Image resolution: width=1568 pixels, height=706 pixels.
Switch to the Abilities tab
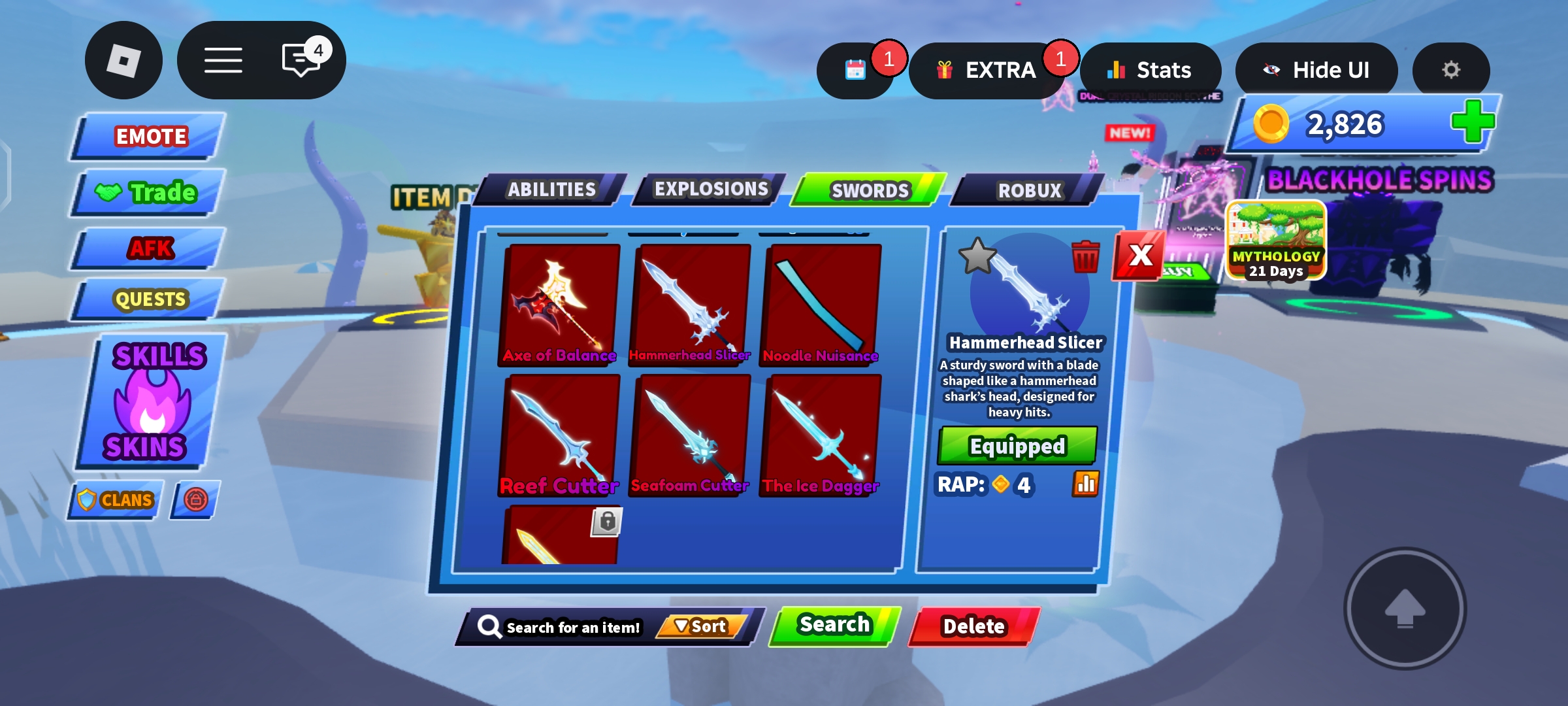(x=551, y=190)
